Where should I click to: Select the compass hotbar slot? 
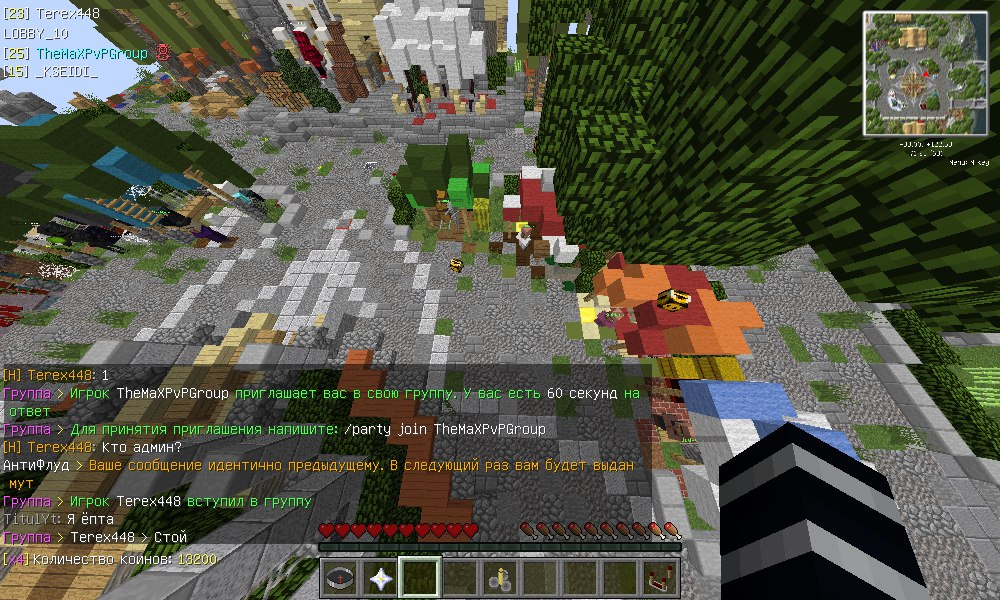(x=341, y=577)
